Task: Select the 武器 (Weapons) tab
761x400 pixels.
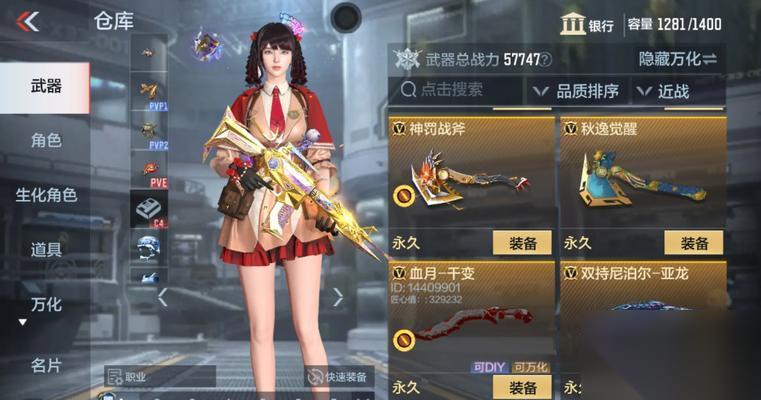Action: 45,88
